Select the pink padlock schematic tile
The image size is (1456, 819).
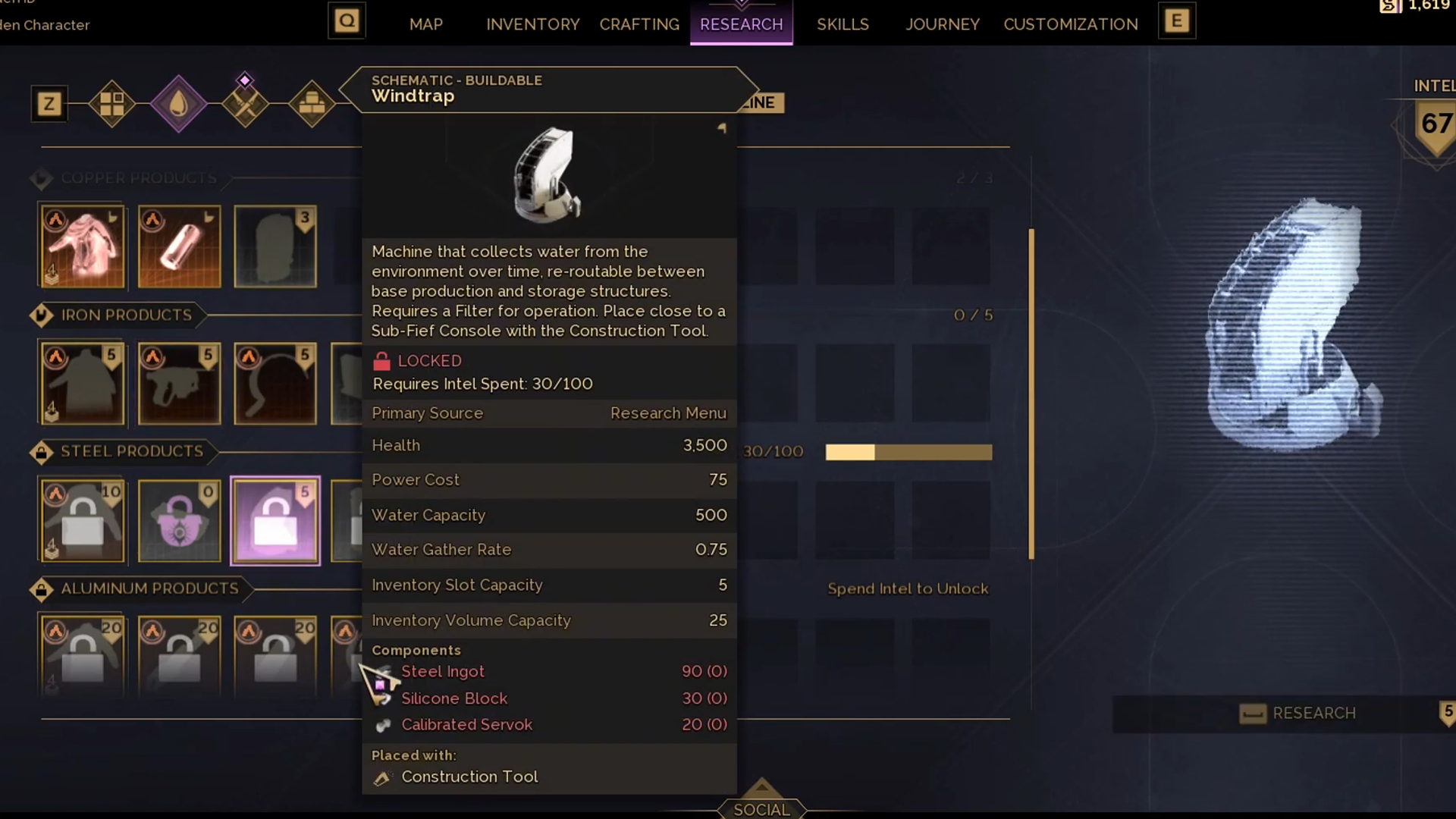click(x=179, y=521)
